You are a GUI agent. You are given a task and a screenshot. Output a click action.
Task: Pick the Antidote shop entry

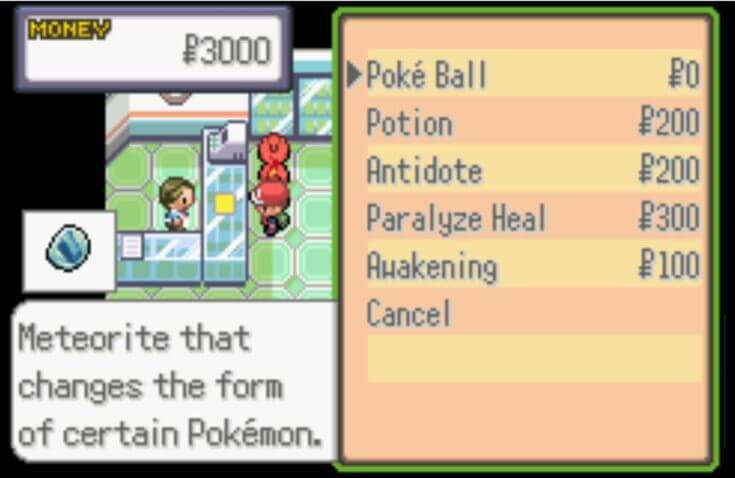(x=424, y=171)
